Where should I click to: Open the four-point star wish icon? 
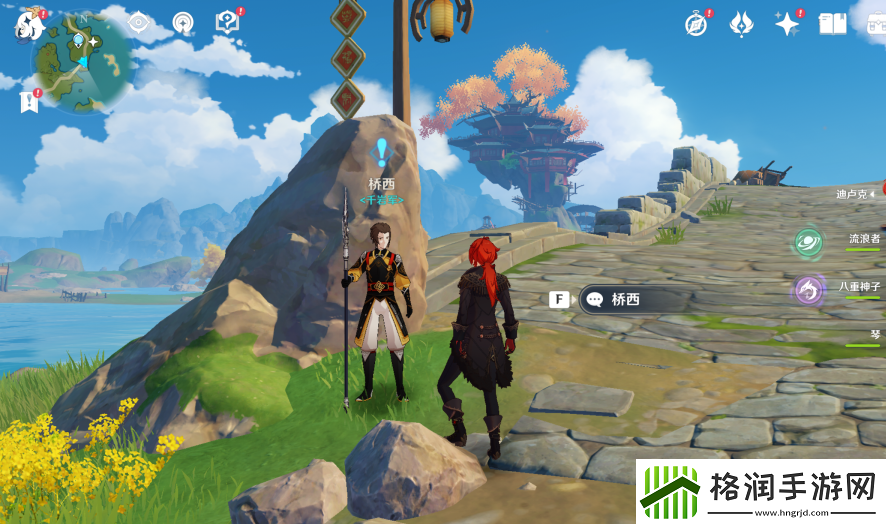point(787,24)
